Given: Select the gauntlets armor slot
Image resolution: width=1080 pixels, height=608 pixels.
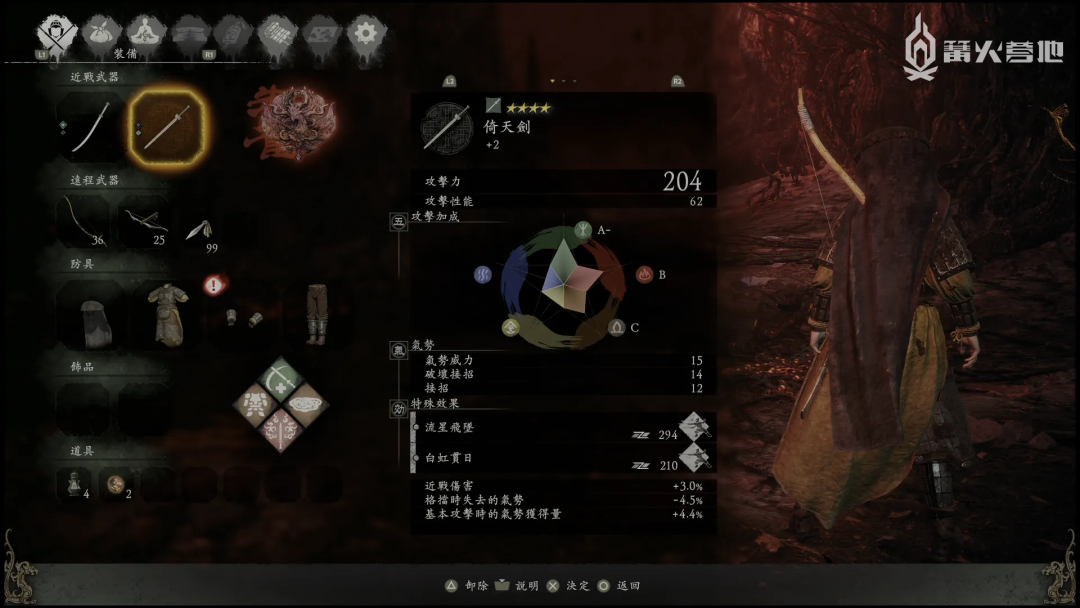Looking at the screenshot, I should 241,316.
